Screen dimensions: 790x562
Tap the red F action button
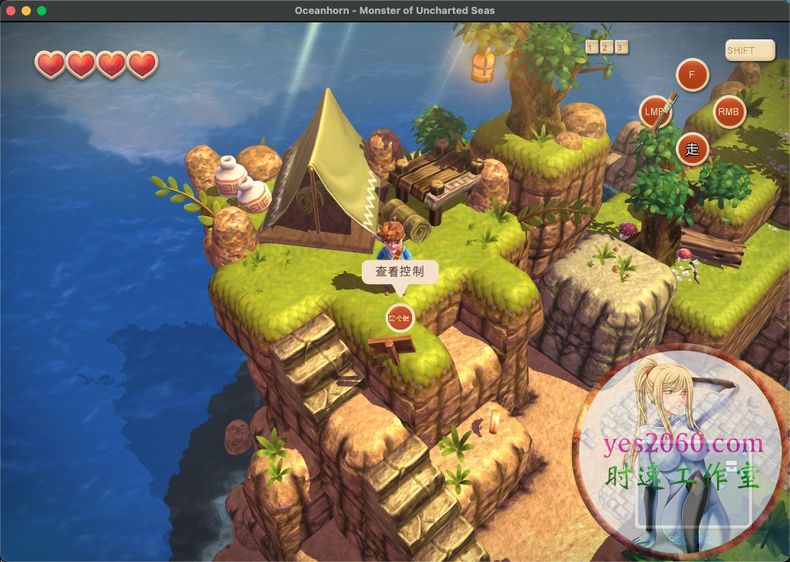[692, 75]
